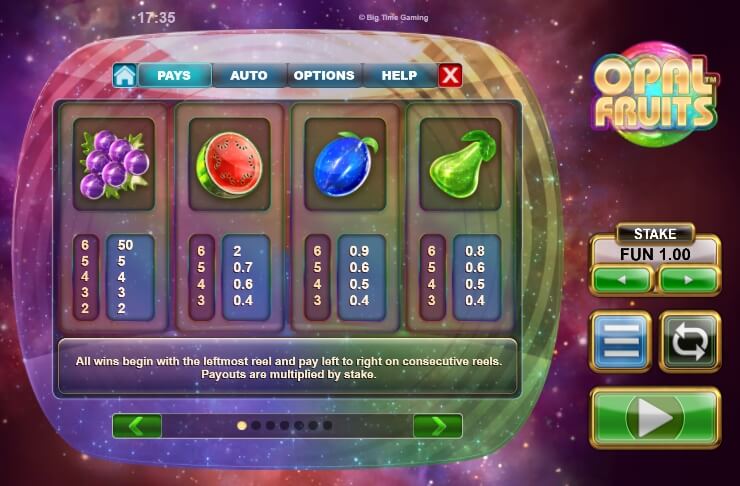740x486 pixels.
Task: Open the AUTO spin tab
Action: [x=248, y=75]
